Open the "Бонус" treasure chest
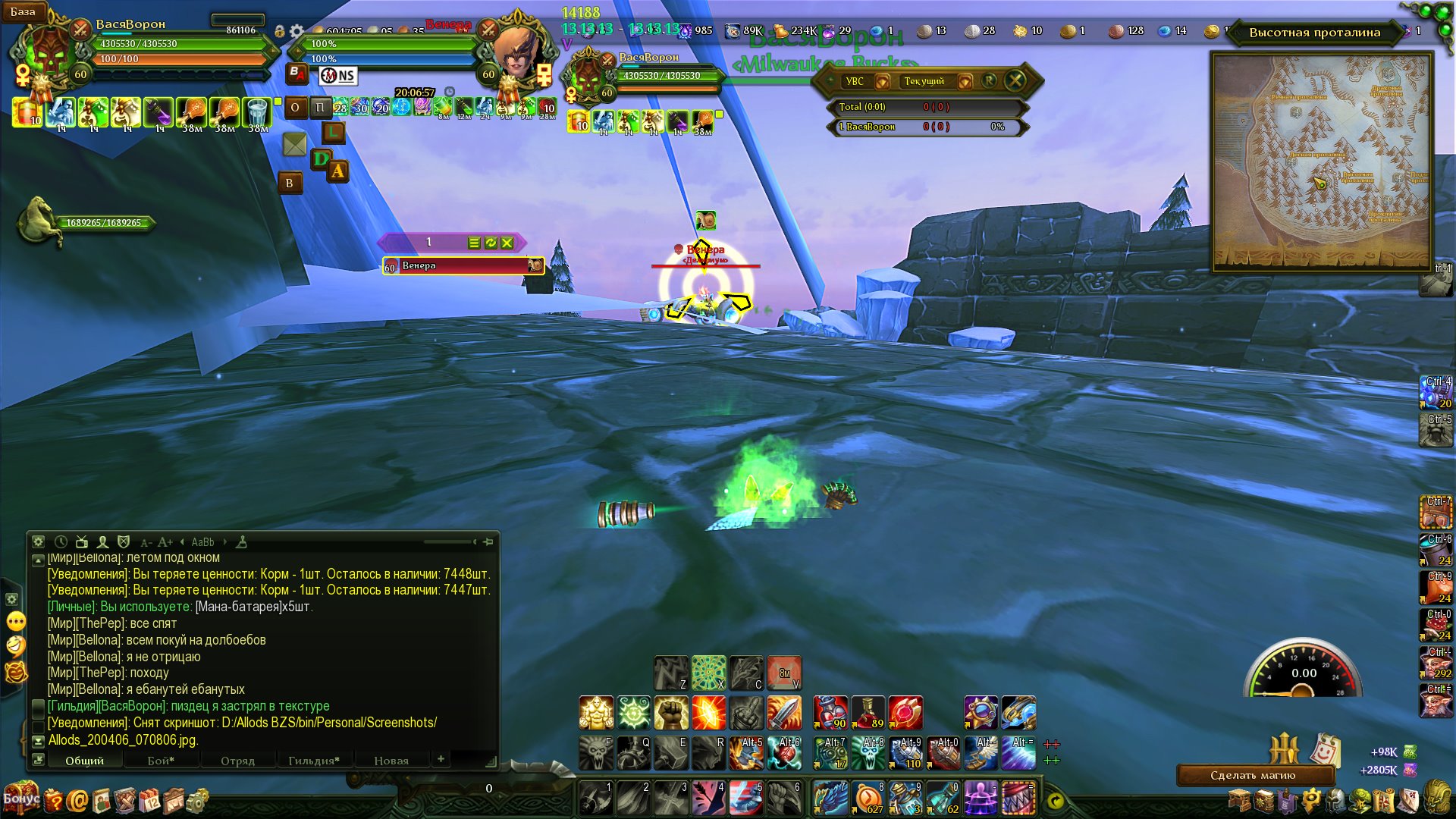This screenshot has width=1456, height=819. (x=20, y=798)
